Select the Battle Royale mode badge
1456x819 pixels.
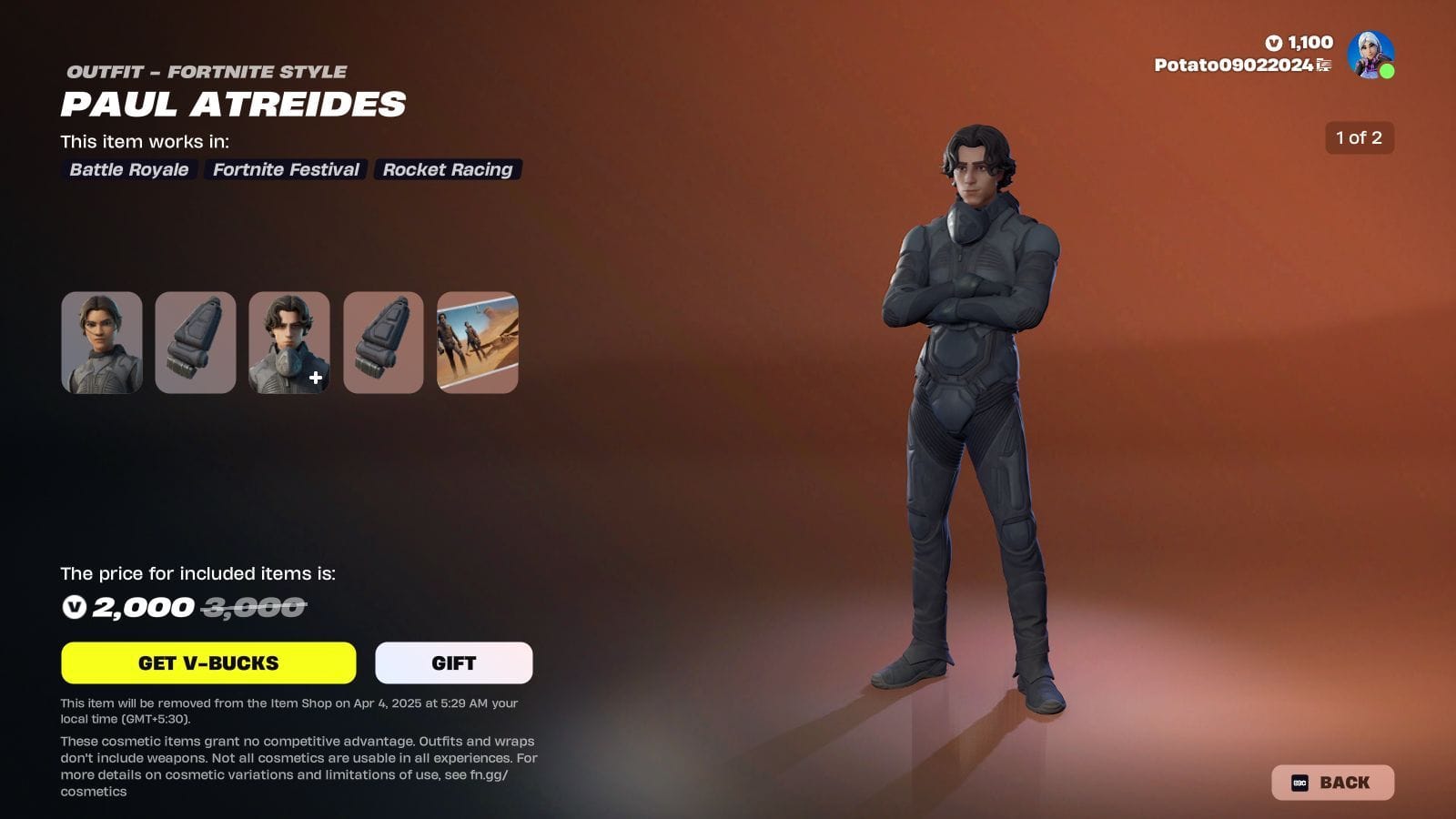click(127, 170)
